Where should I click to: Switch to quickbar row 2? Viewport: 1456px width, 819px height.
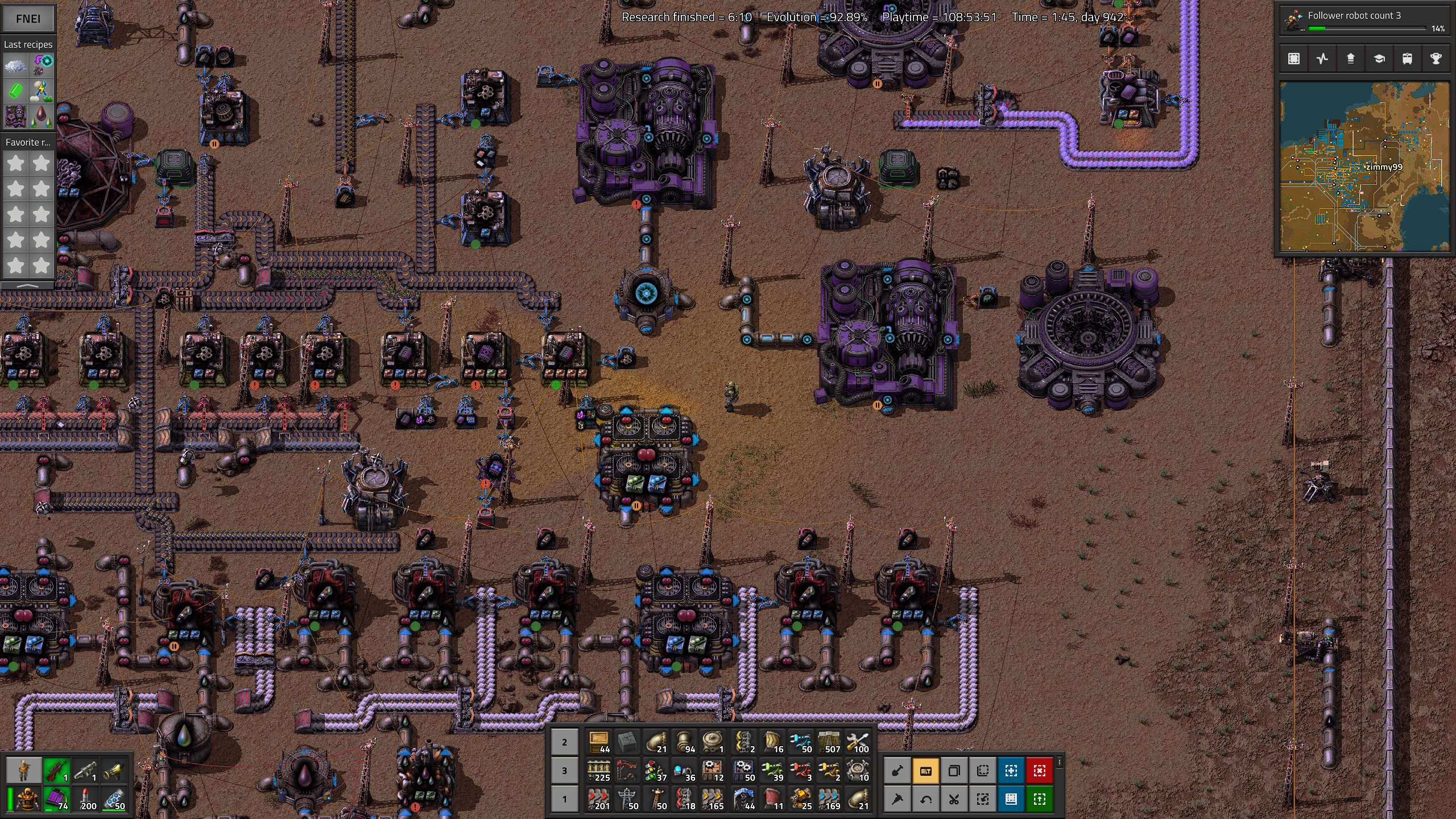click(564, 742)
